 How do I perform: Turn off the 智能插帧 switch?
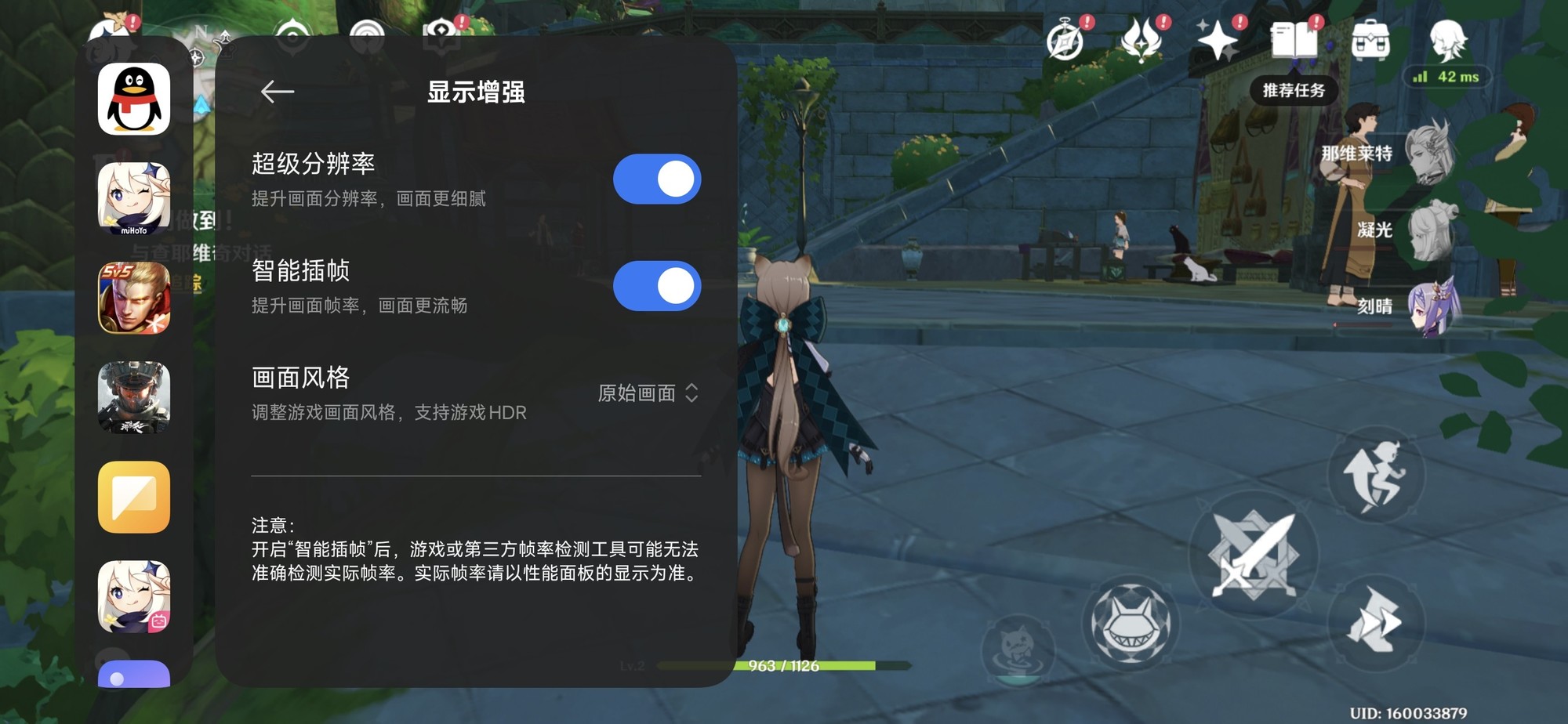(x=657, y=286)
